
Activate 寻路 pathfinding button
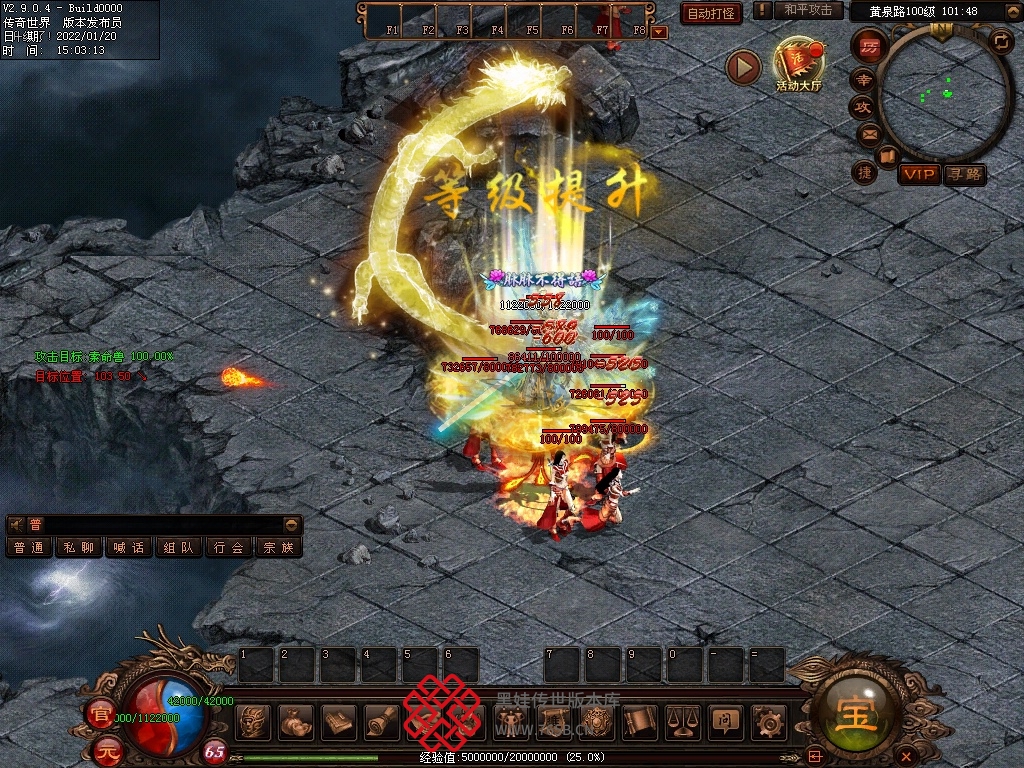coord(965,174)
